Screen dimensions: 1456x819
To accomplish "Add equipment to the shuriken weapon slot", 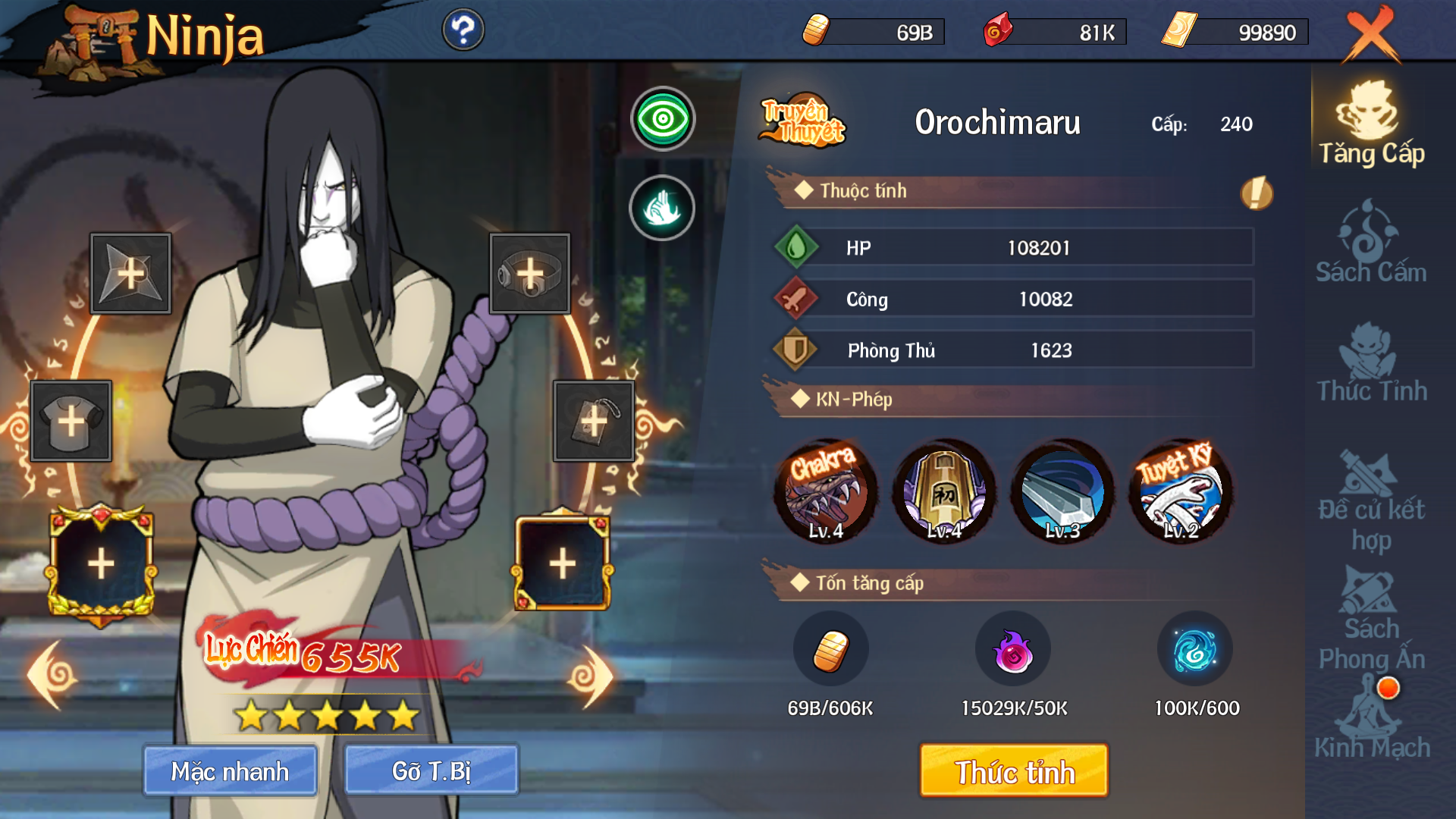I will point(130,274).
